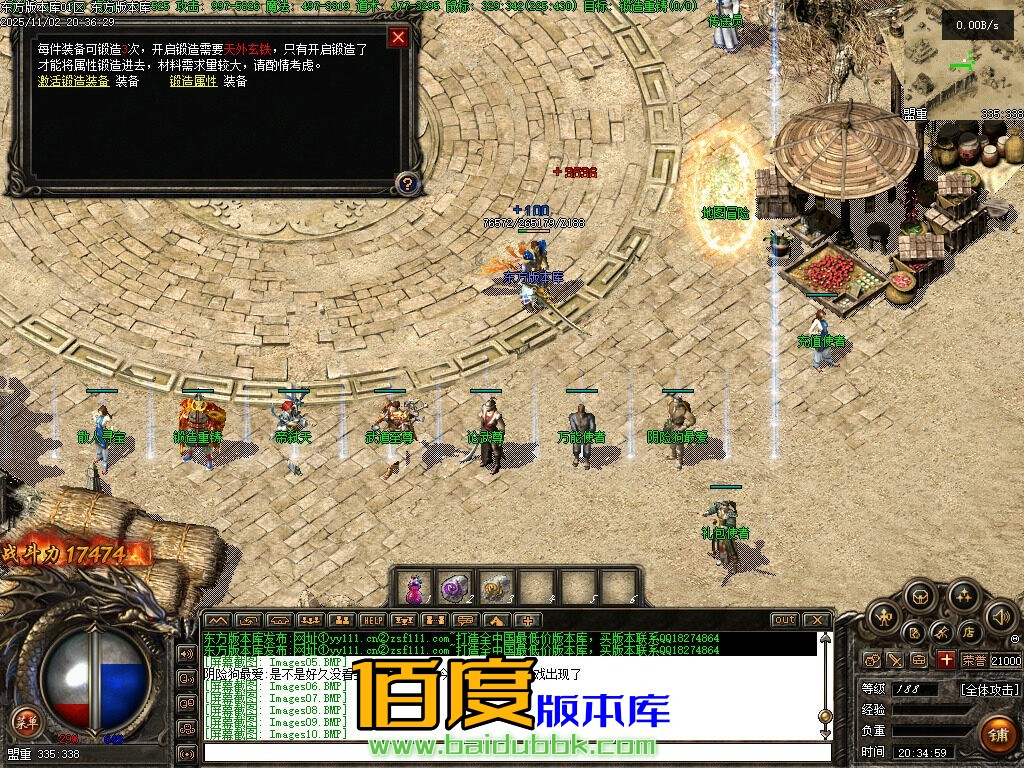Open the shop with the 店 button

[968, 632]
